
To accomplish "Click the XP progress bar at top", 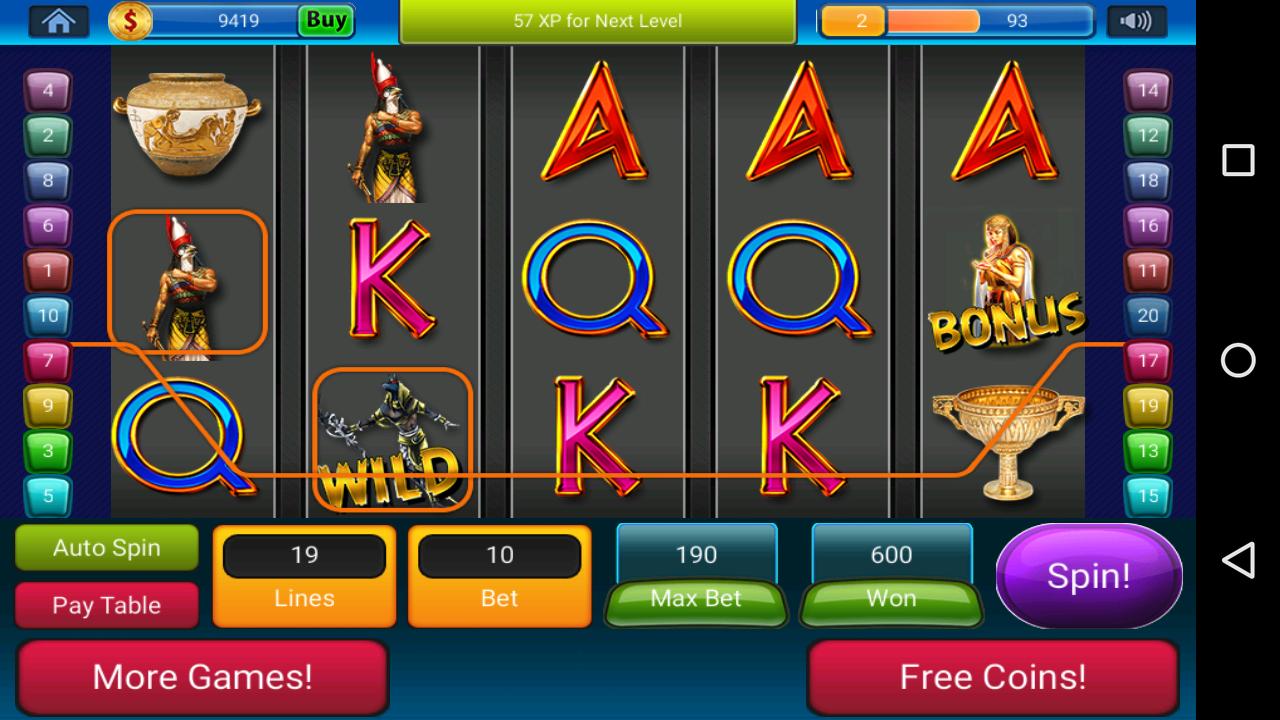I will tap(597, 20).
